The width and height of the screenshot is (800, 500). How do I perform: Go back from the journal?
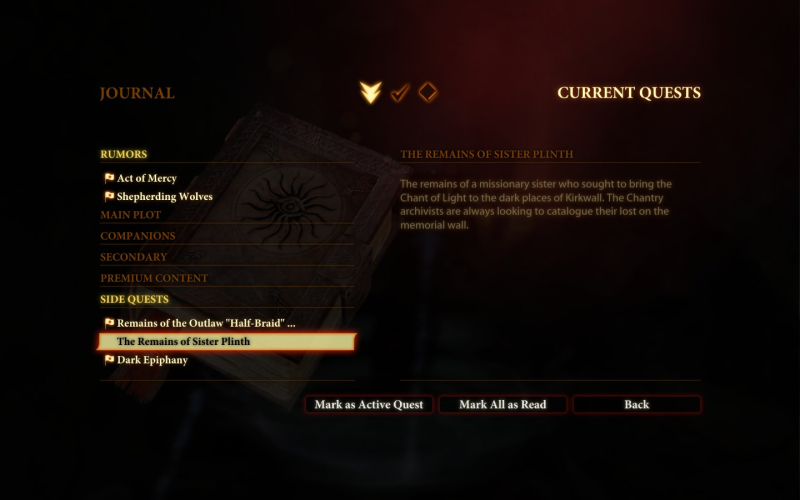click(636, 405)
